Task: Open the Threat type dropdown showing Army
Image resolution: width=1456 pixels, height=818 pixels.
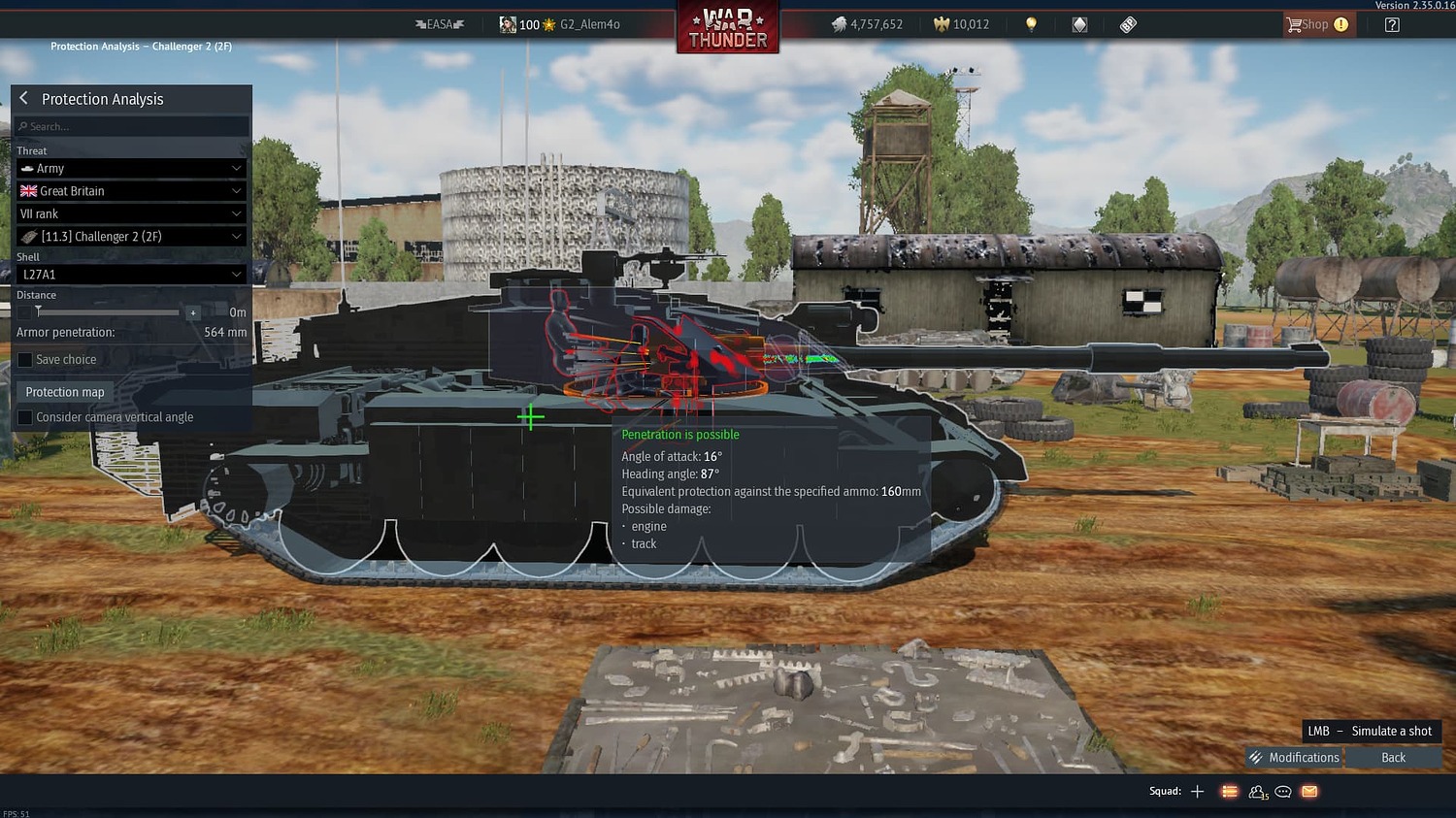Action: click(131, 168)
